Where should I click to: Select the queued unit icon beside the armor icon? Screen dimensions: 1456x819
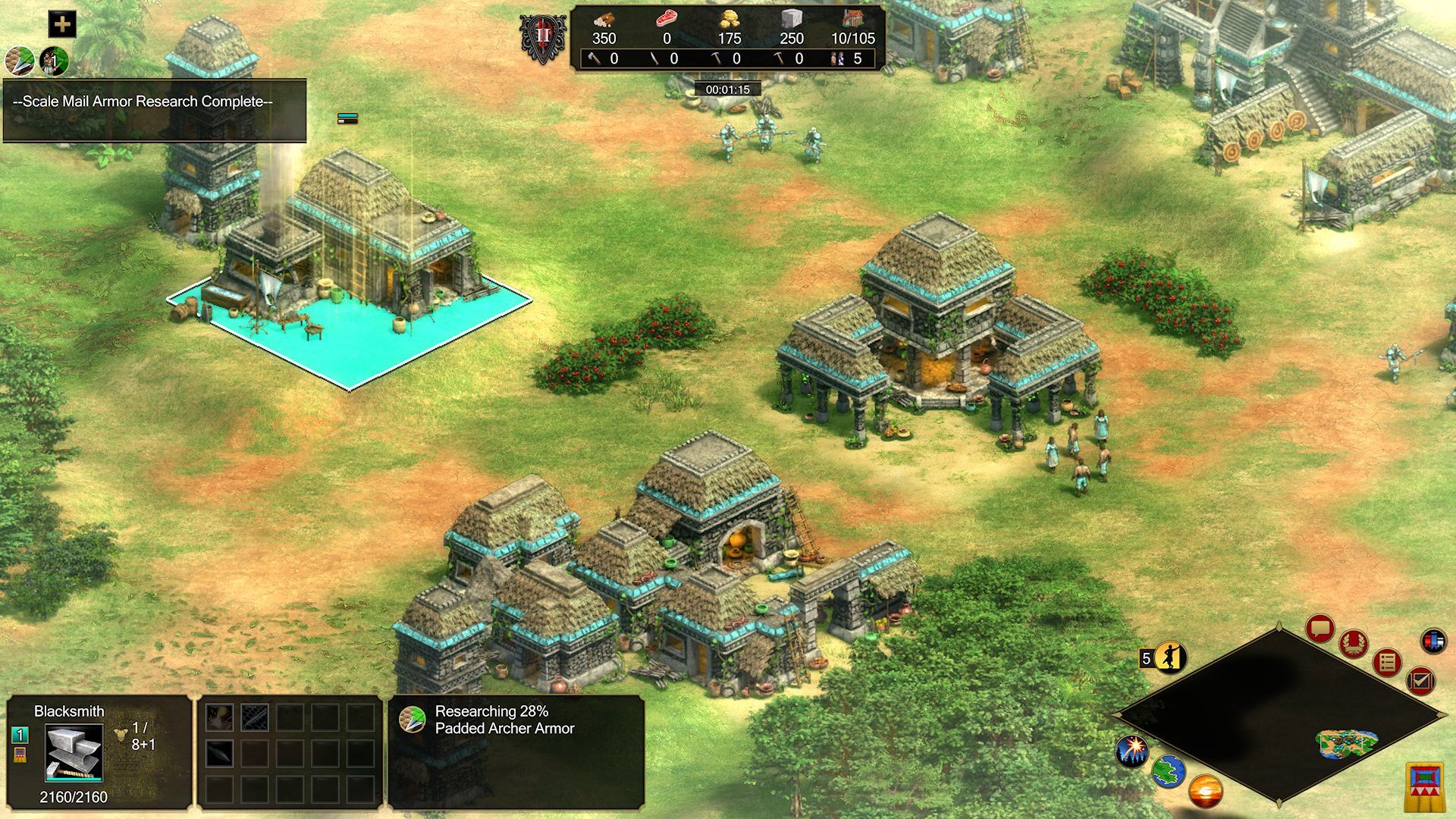(x=54, y=61)
